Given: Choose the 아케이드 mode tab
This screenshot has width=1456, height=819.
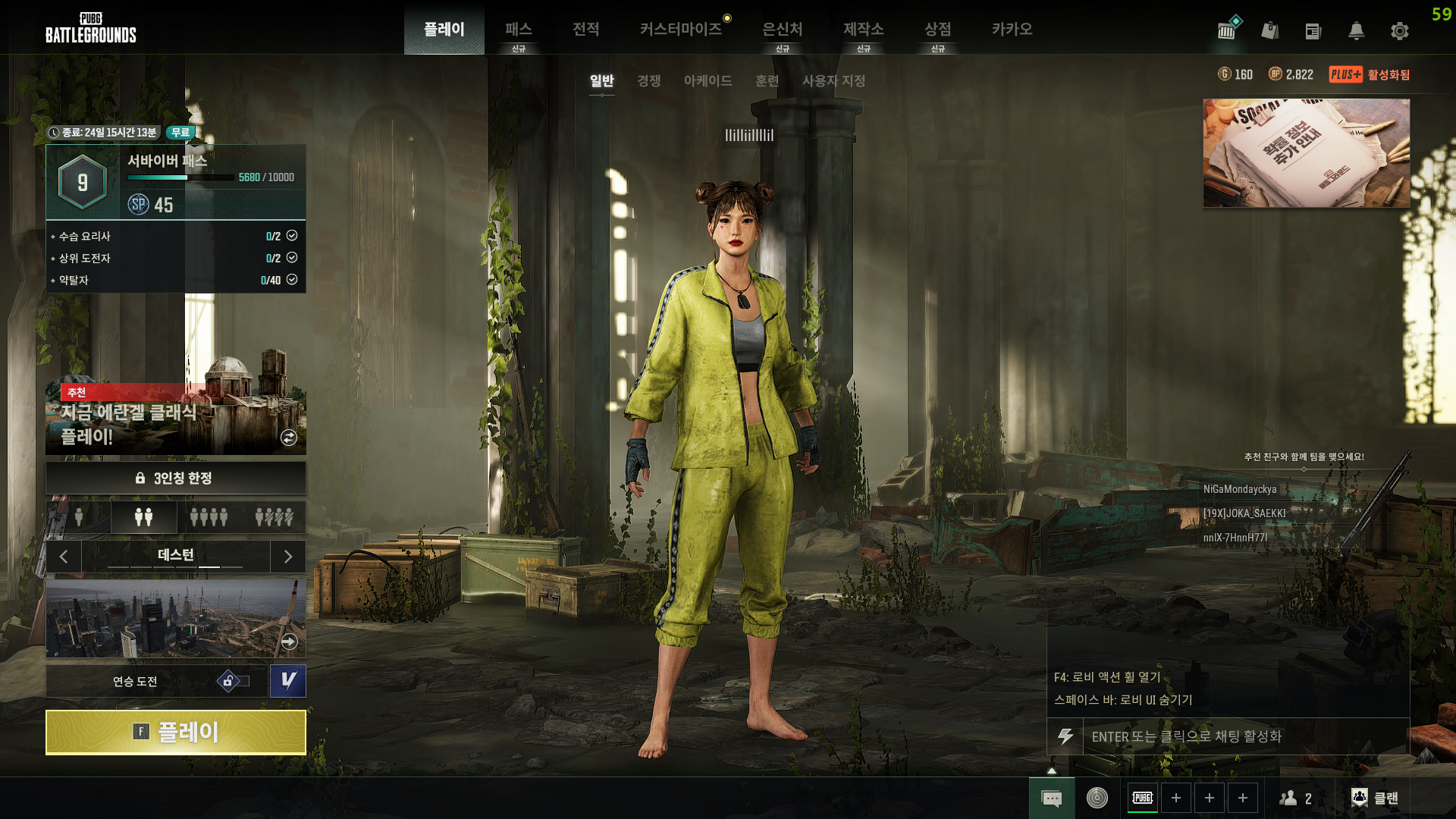Looking at the screenshot, I should pyautogui.click(x=708, y=80).
